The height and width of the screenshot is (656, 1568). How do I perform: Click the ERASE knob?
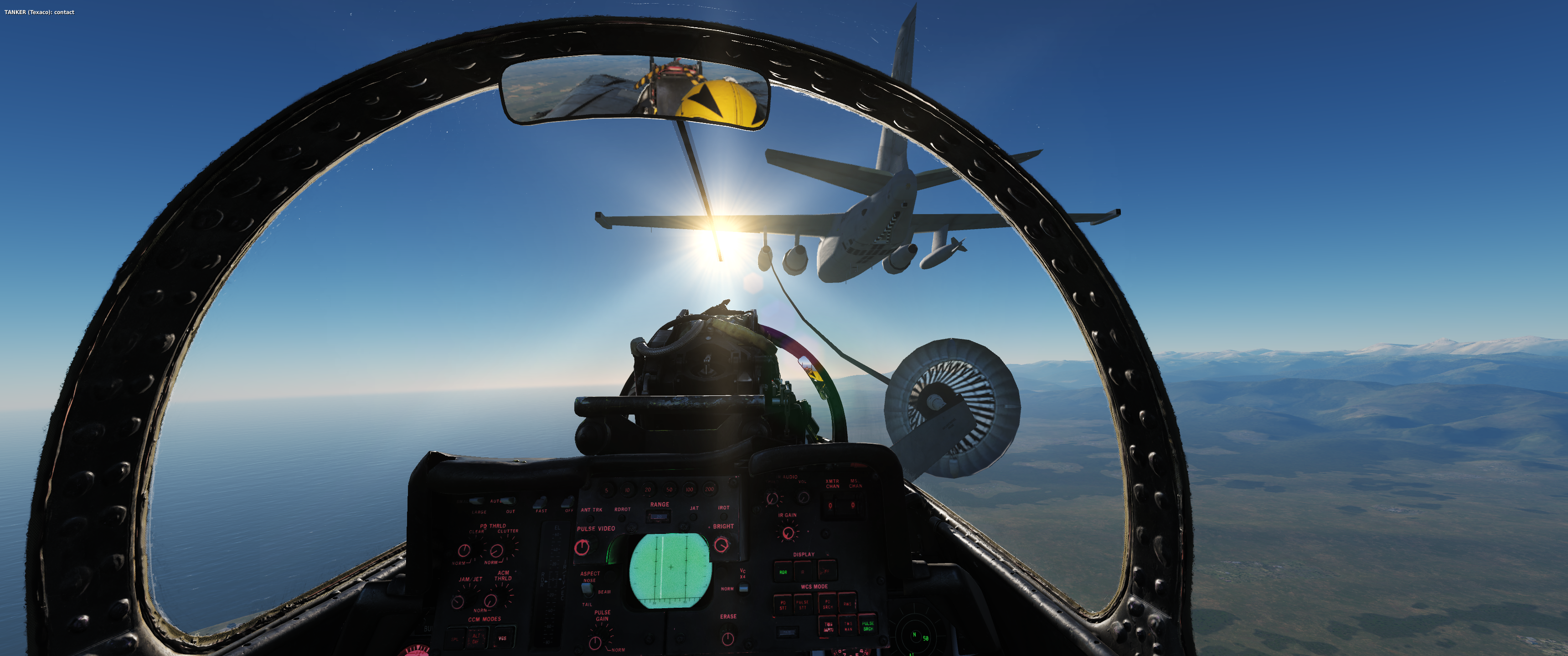coord(727,638)
